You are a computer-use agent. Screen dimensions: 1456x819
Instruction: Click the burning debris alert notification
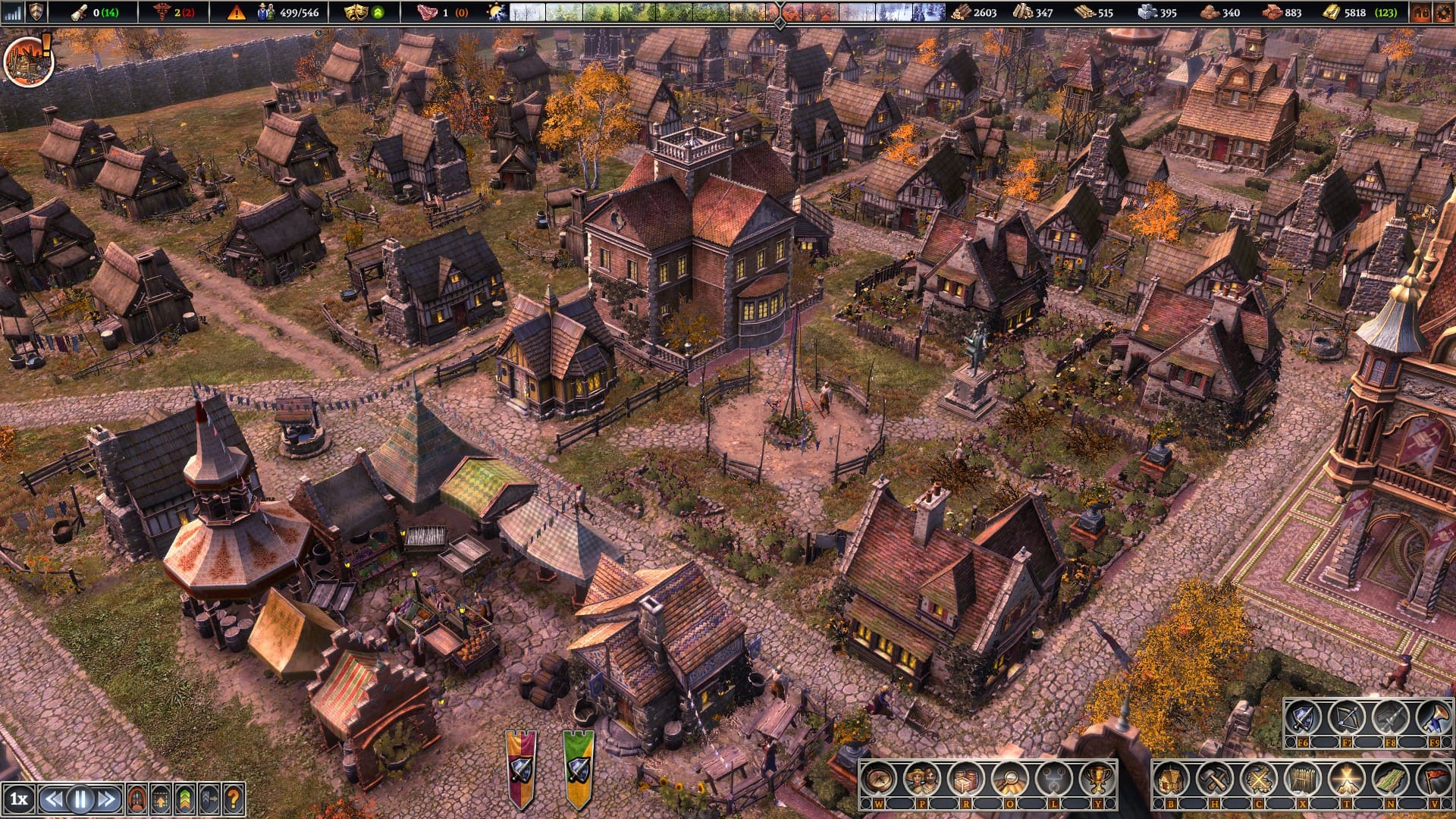(28, 61)
